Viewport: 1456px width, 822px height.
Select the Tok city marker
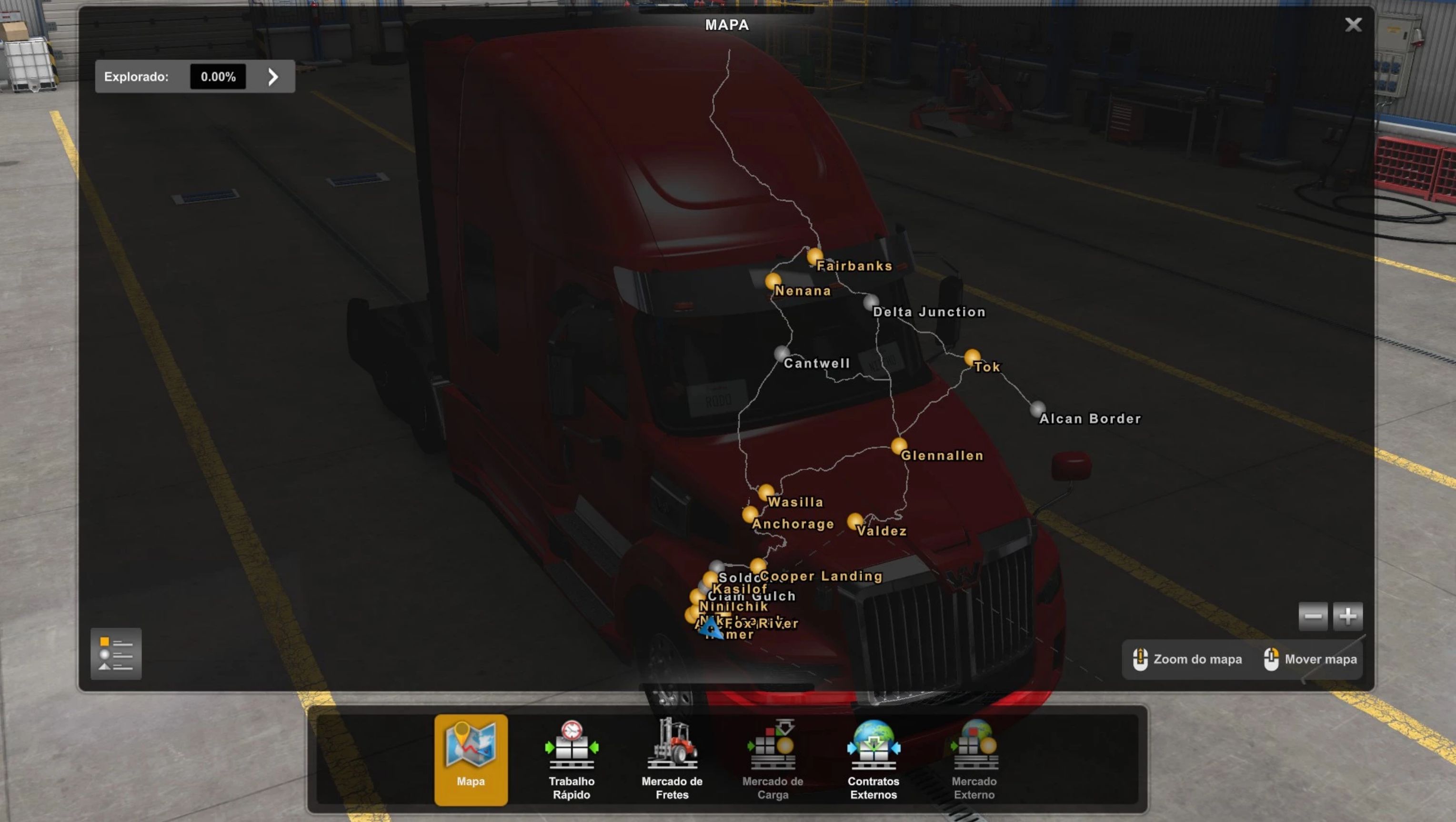click(x=972, y=357)
